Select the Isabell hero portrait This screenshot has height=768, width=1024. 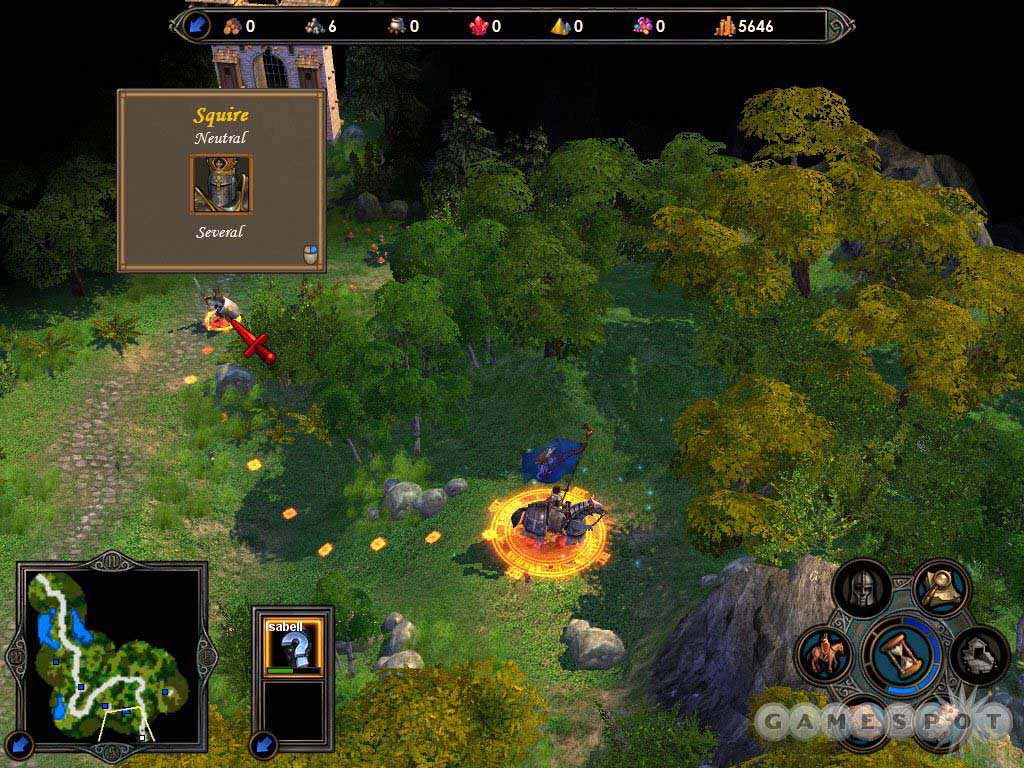294,646
